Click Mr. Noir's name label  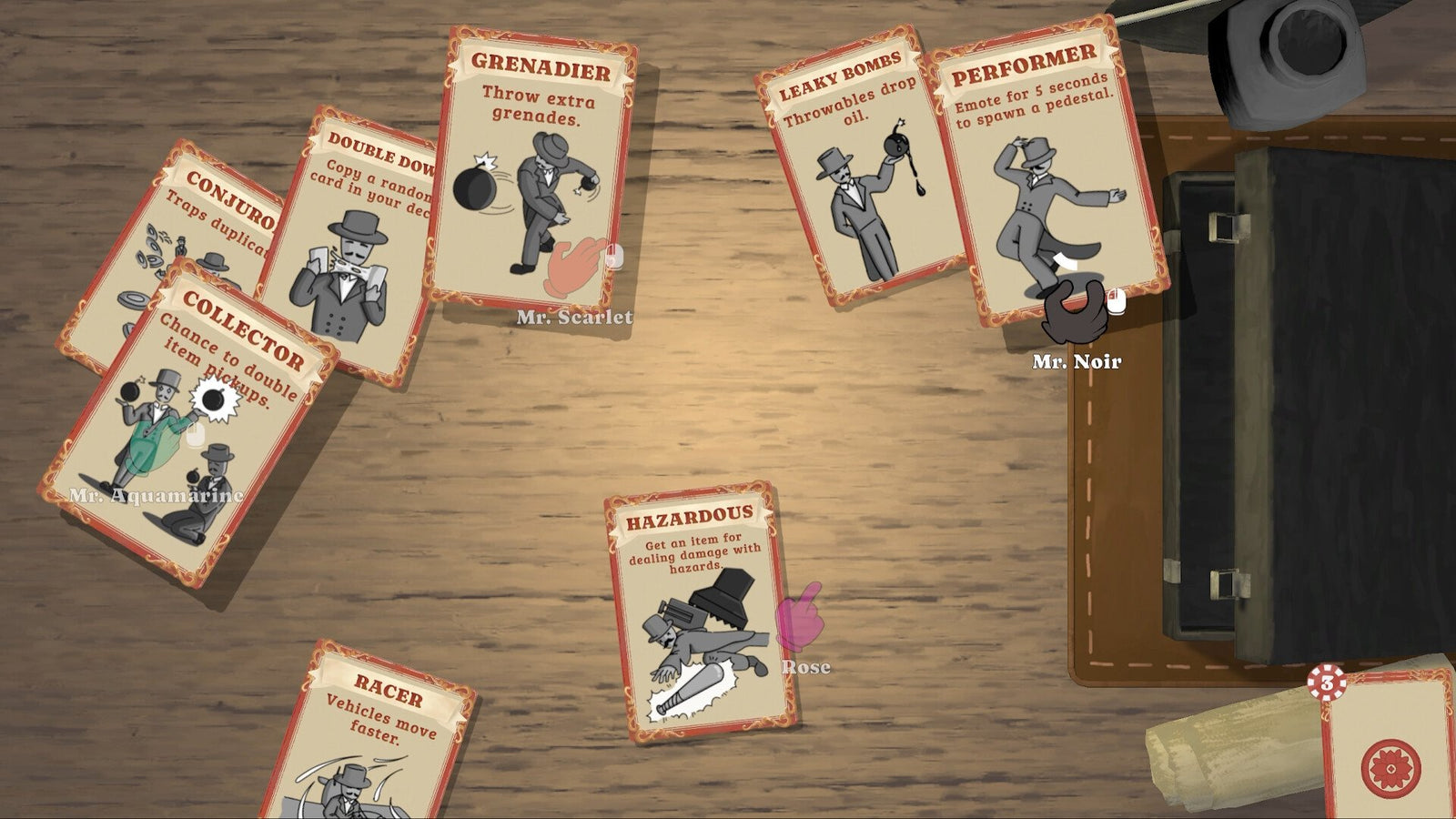1078,360
